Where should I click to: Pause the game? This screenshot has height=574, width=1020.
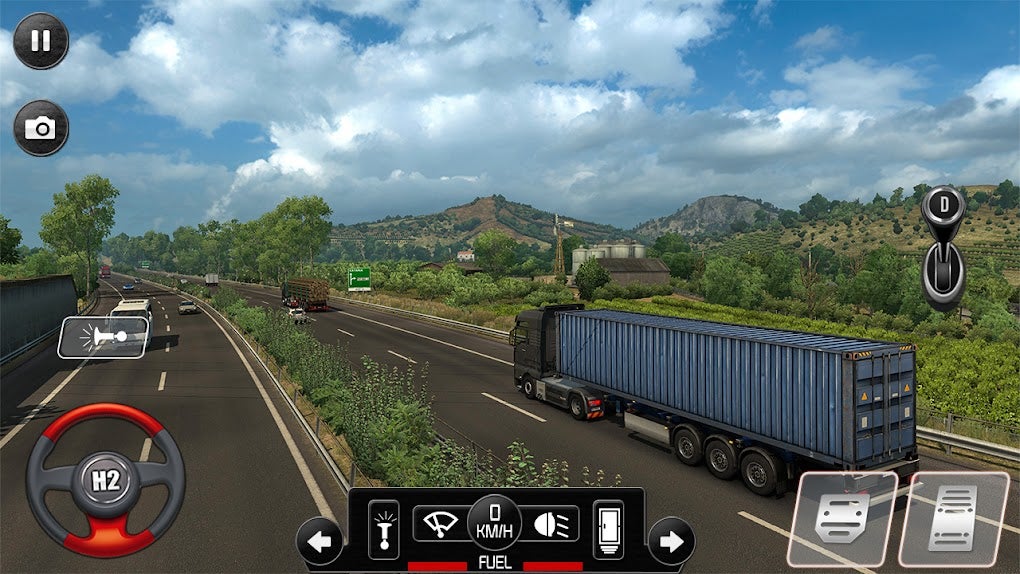41,41
